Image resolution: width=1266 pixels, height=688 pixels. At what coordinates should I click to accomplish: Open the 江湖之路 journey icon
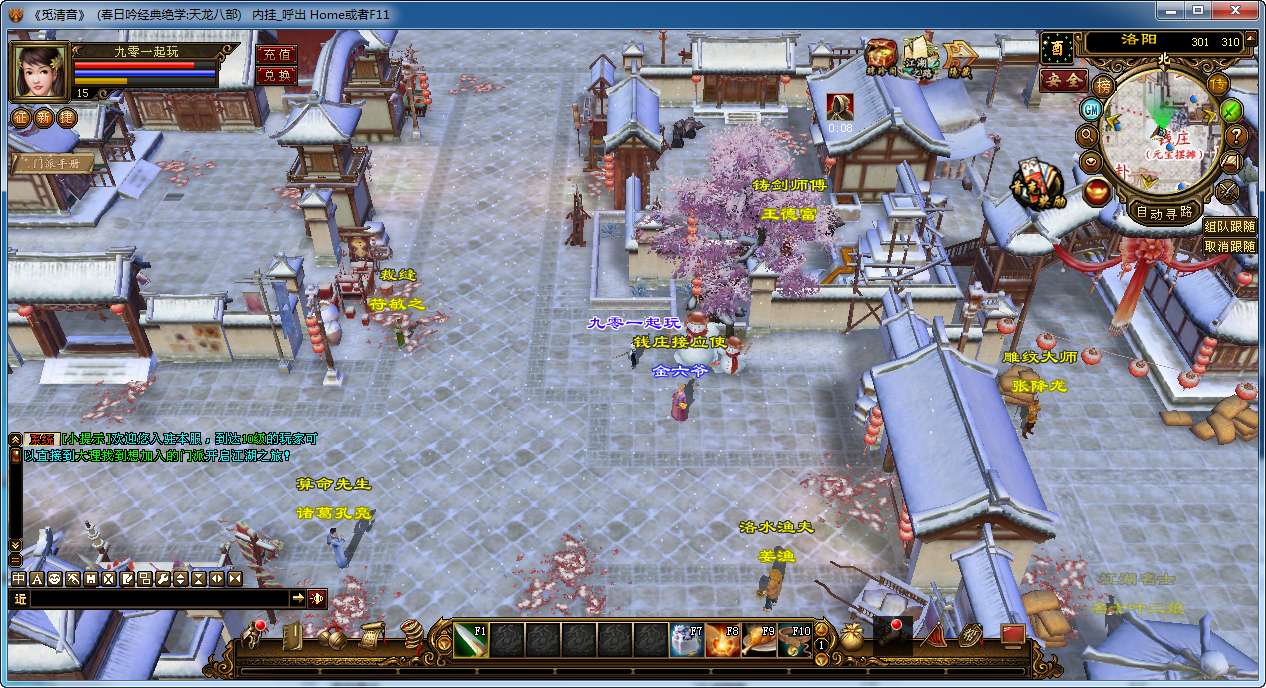pyautogui.click(x=919, y=58)
